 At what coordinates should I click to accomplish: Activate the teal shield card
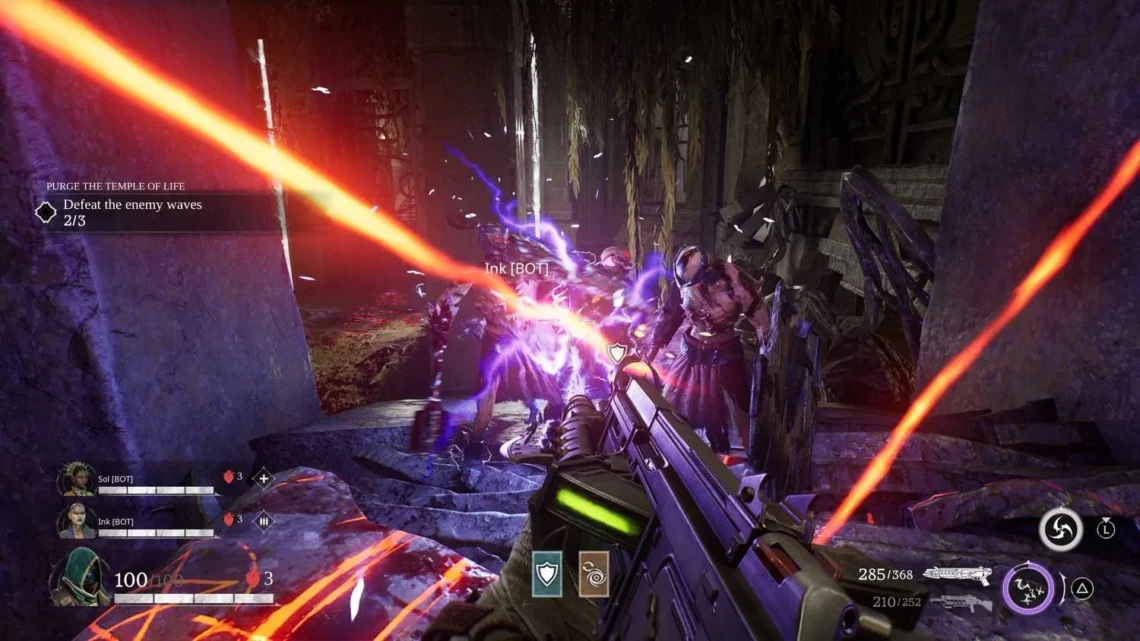tap(547, 574)
